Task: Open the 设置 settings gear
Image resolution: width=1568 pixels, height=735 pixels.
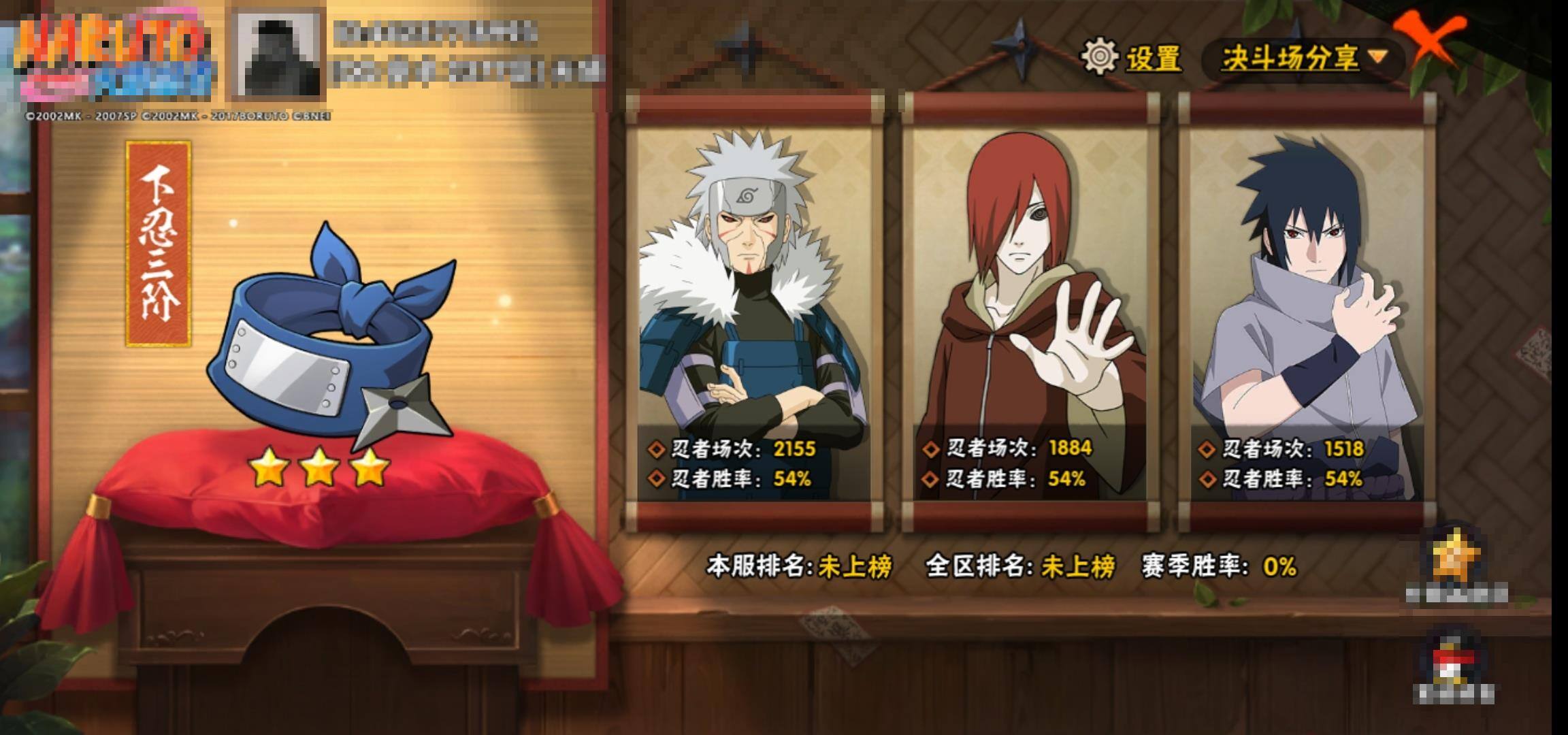Action: coord(1131,57)
